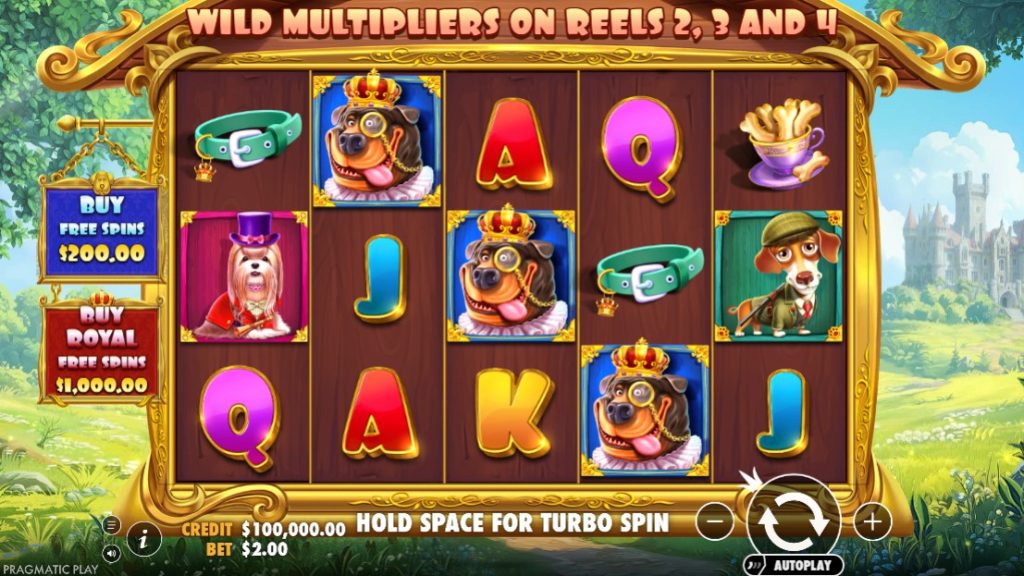This screenshot has height=576, width=1024.
Task: Increase the bet with the plus button
Action: point(872,521)
